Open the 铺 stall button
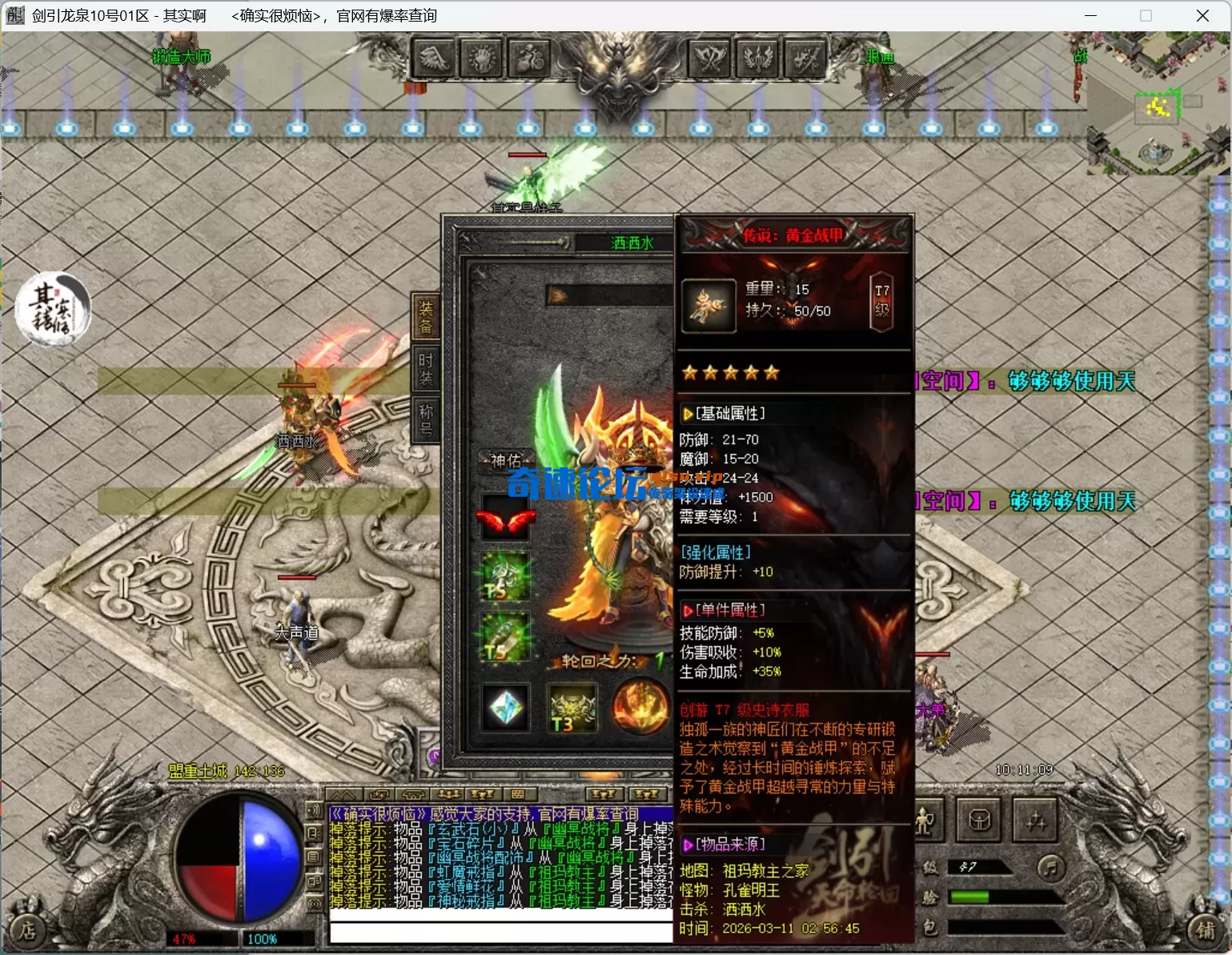The image size is (1232, 955). [x=1206, y=929]
